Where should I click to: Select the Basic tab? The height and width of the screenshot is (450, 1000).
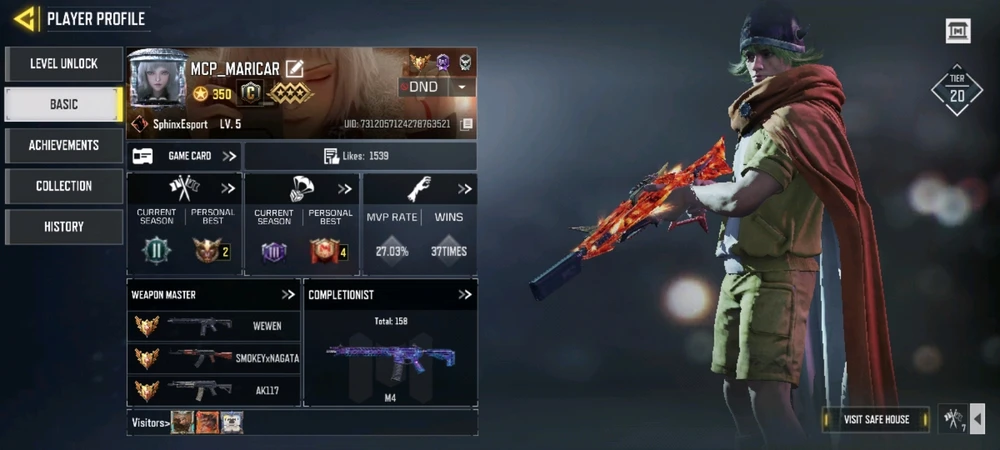click(x=64, y=104)
